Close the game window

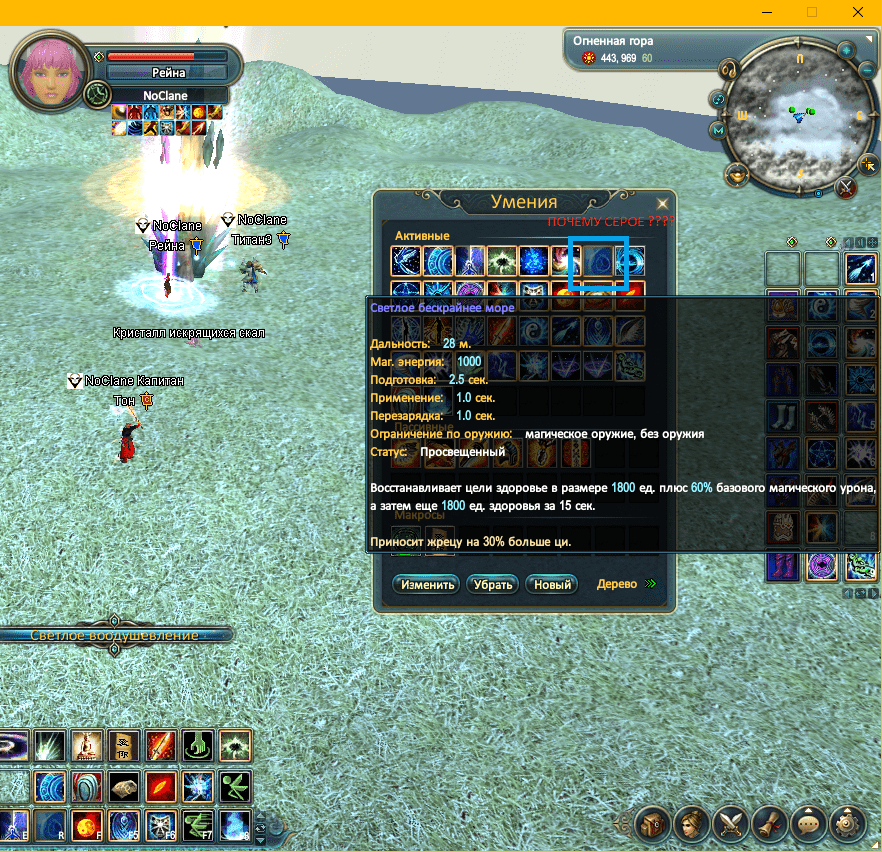858,12
